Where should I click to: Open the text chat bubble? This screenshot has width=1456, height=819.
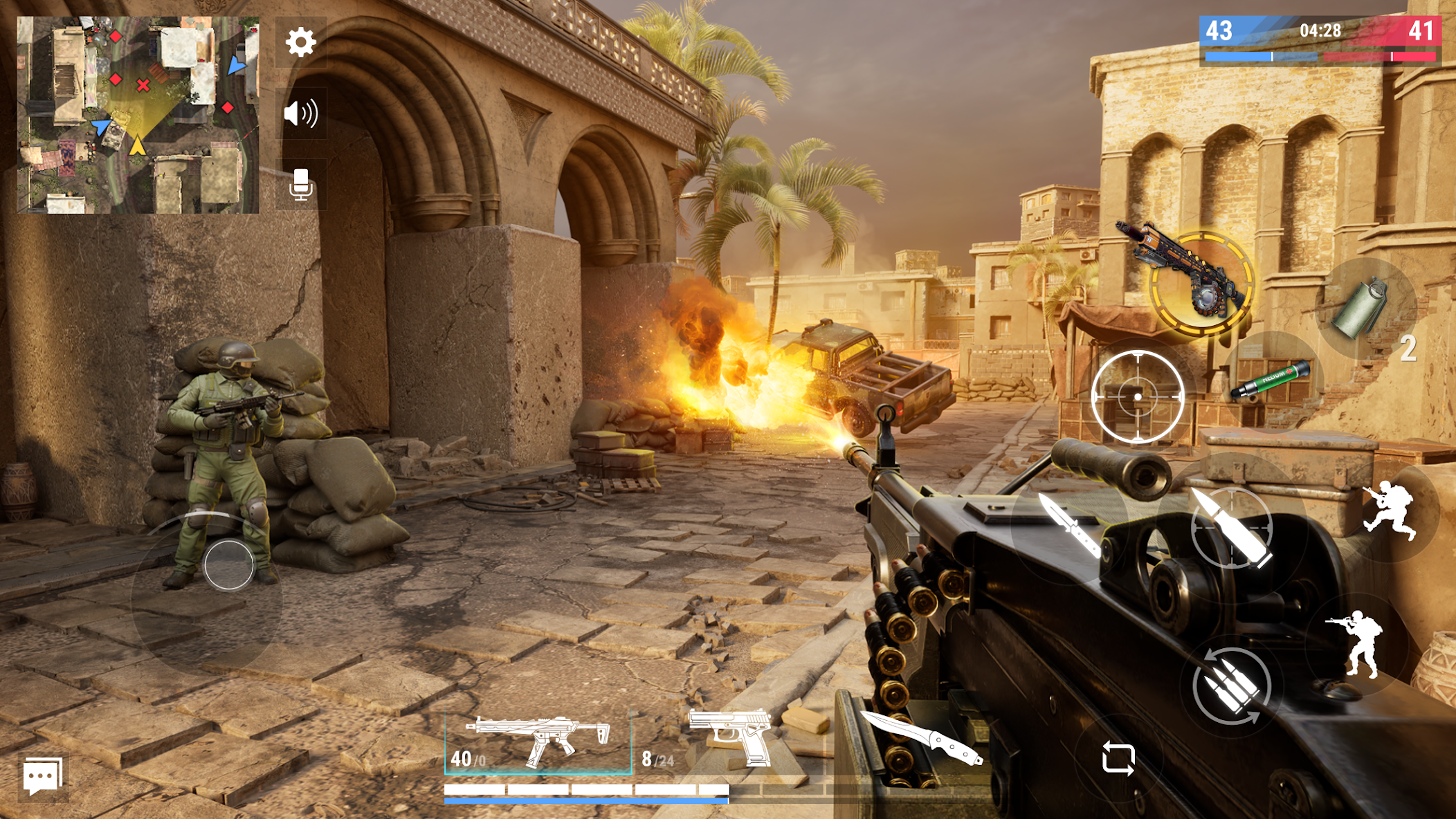43,777
